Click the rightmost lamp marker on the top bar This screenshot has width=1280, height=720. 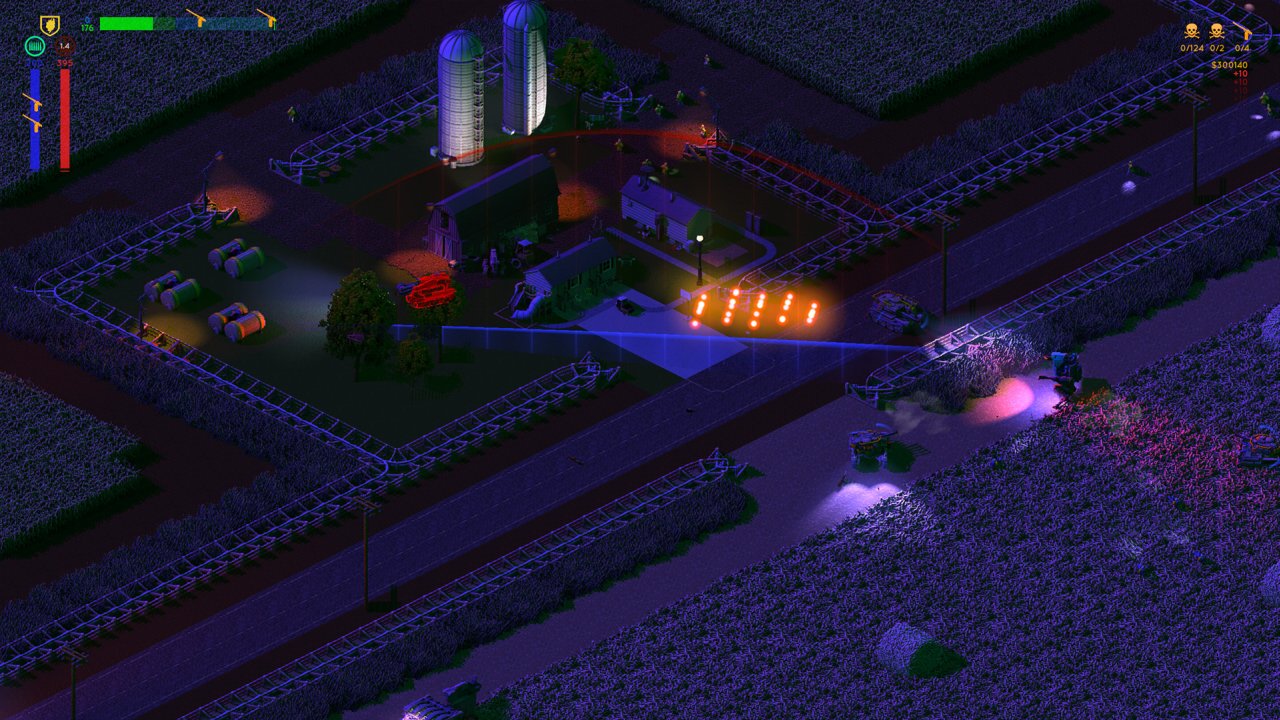point(272,21)
